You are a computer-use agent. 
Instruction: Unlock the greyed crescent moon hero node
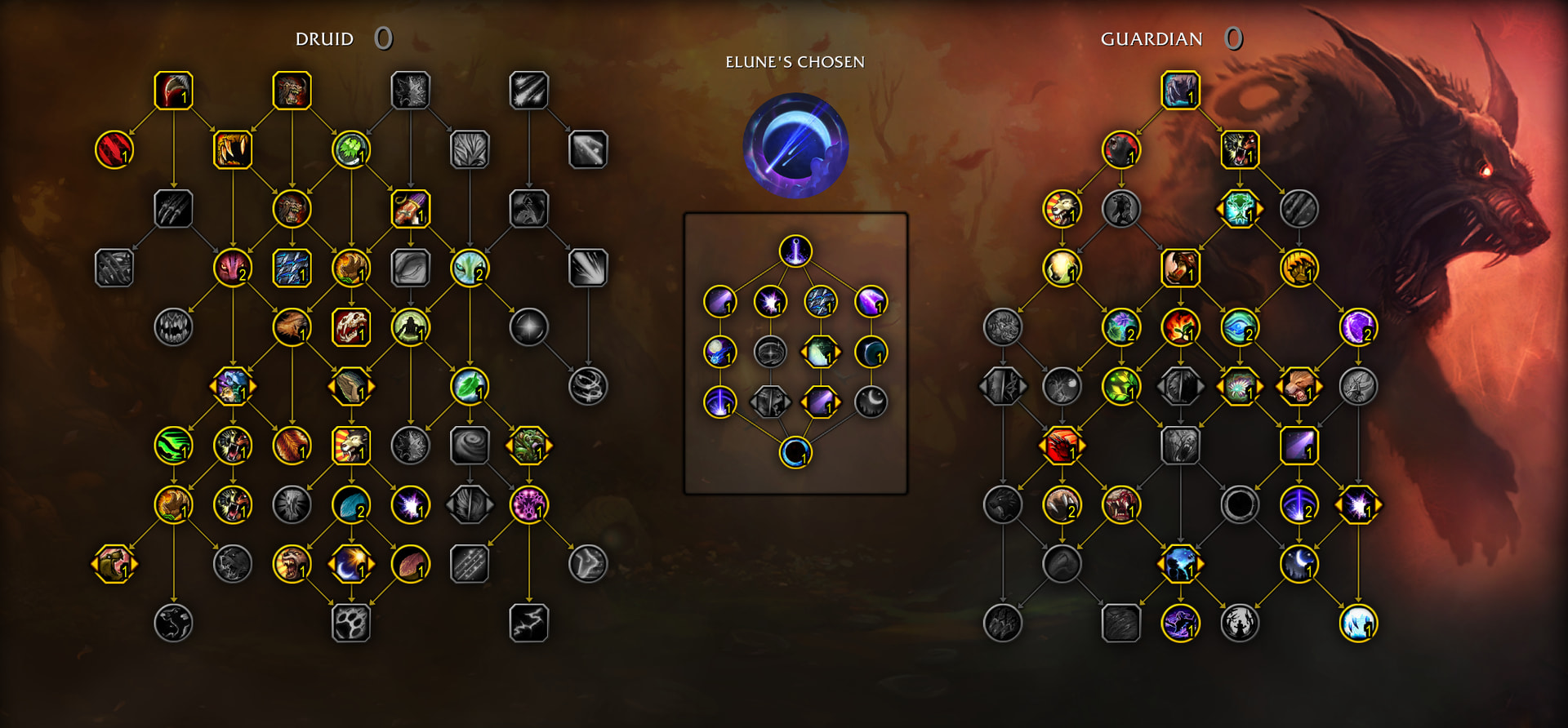point(871,402)
